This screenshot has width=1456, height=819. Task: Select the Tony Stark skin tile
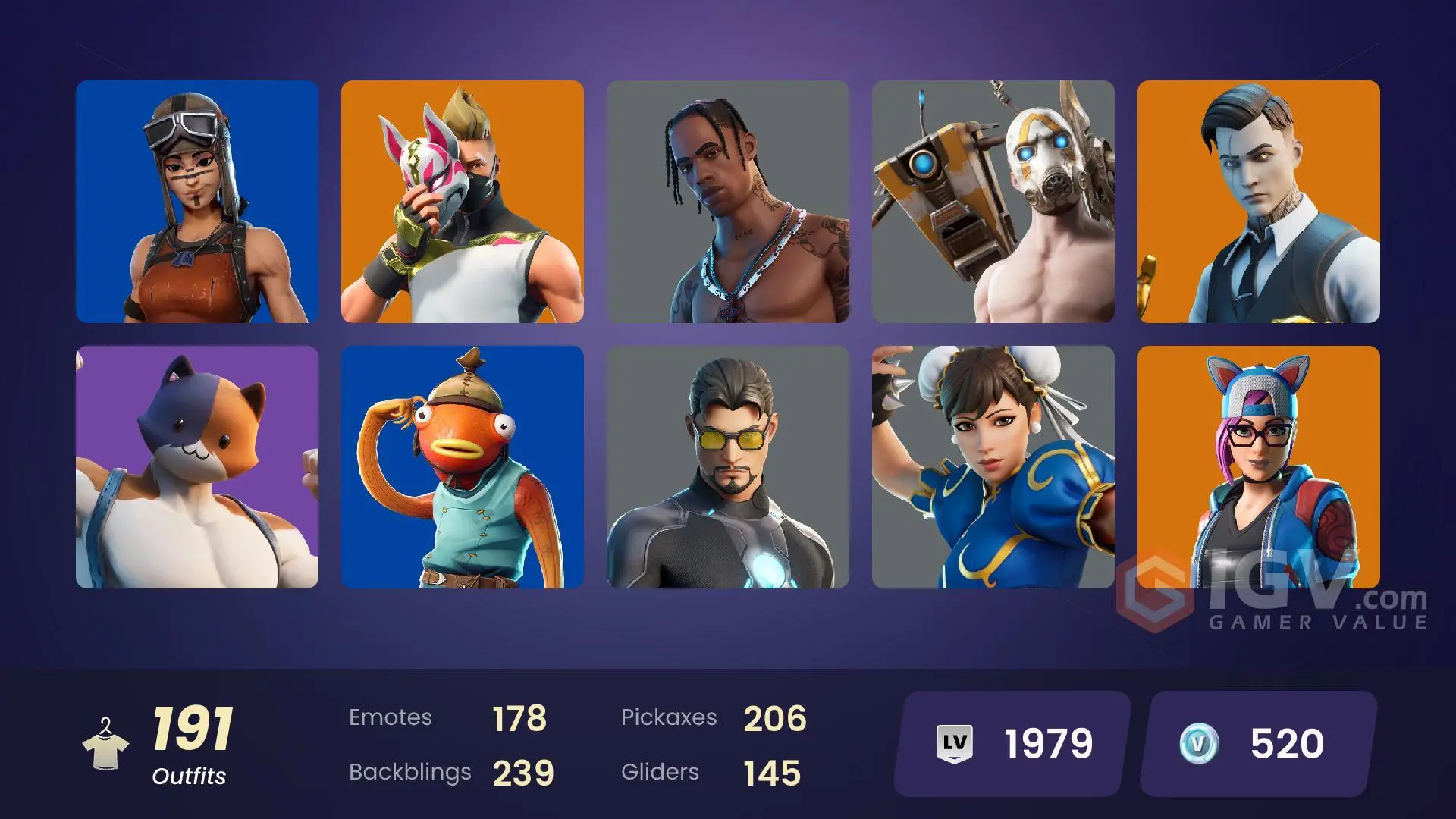coord(728,466)
